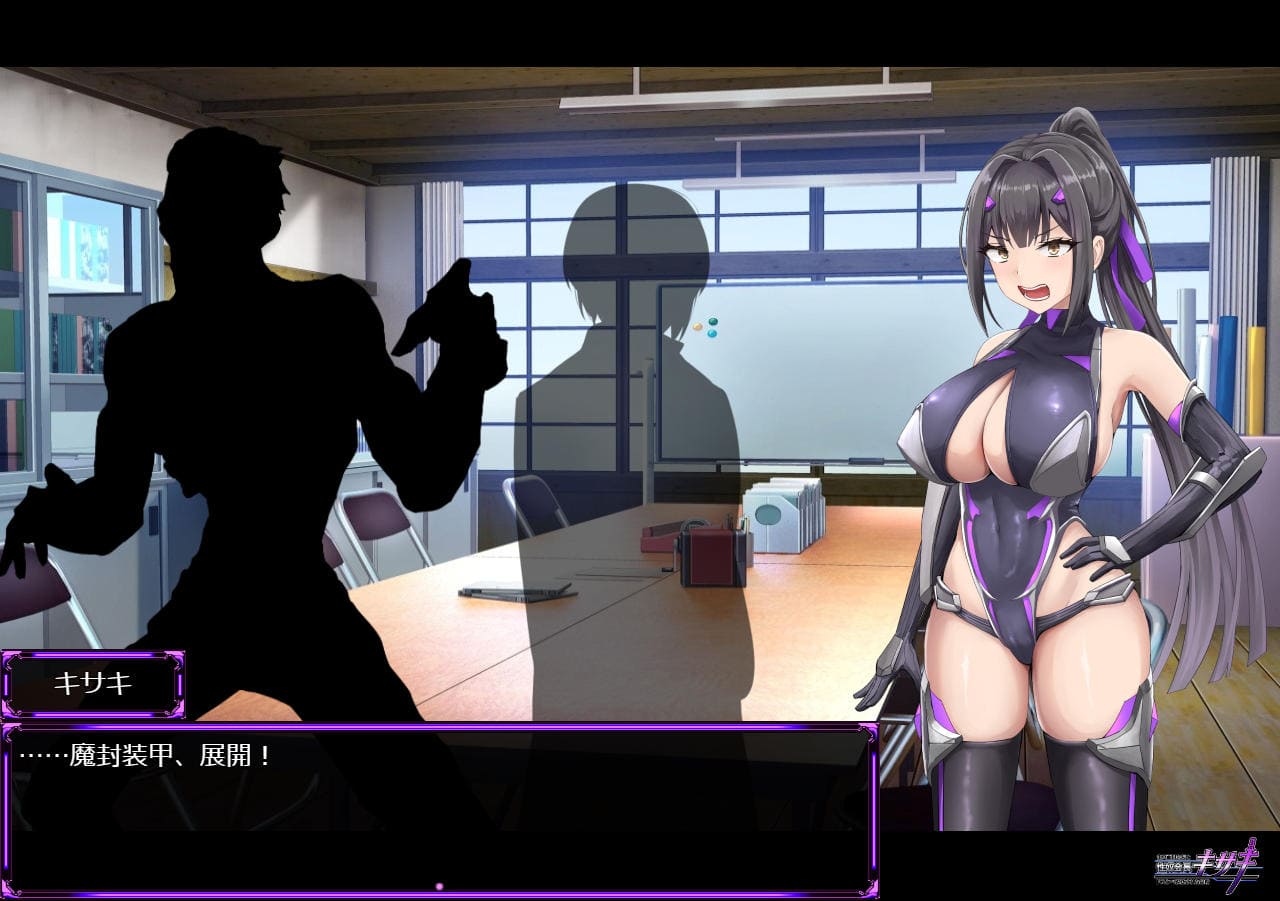Viewport: 1280px width, 901px height.
Task: Advance the dialogue by clicking the message box
Action: click(438, 808)
